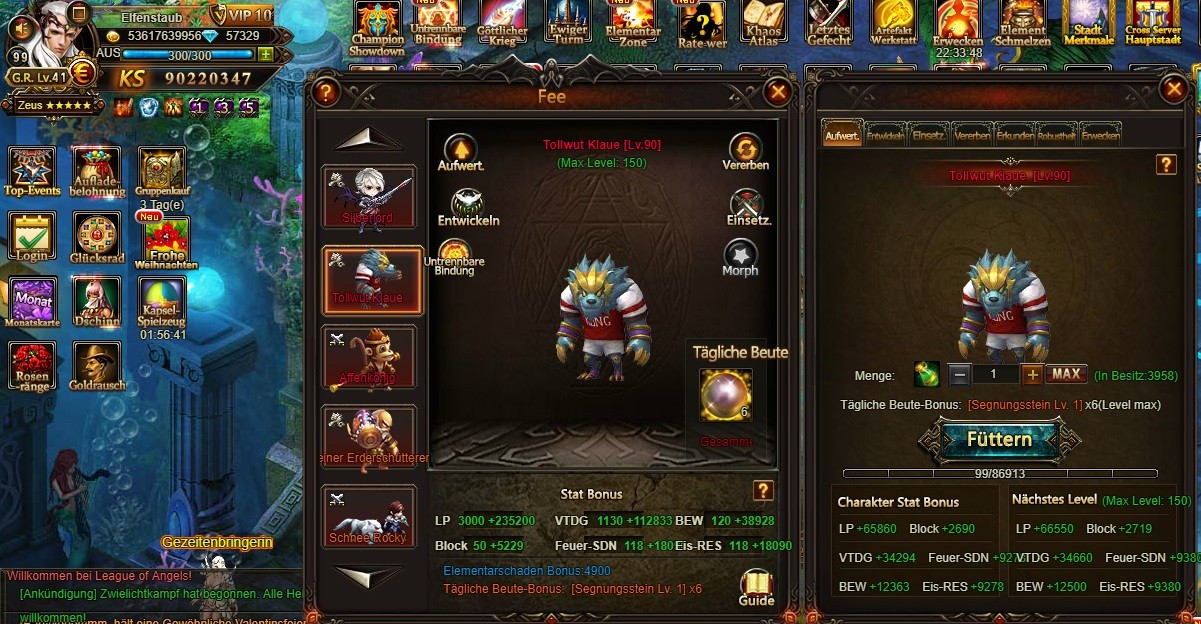This screenshot has height=624, width=1201.
Task: Select the Robustheit tab
Action: pyautogui.click(x=1057, y=135)
